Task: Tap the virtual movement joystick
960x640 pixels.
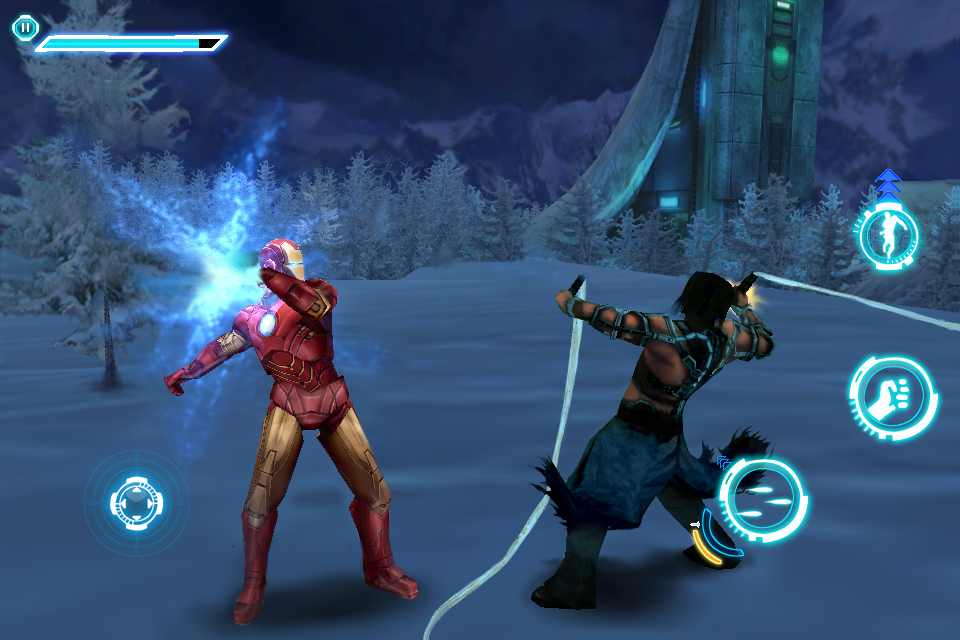Action: point(136,500)
